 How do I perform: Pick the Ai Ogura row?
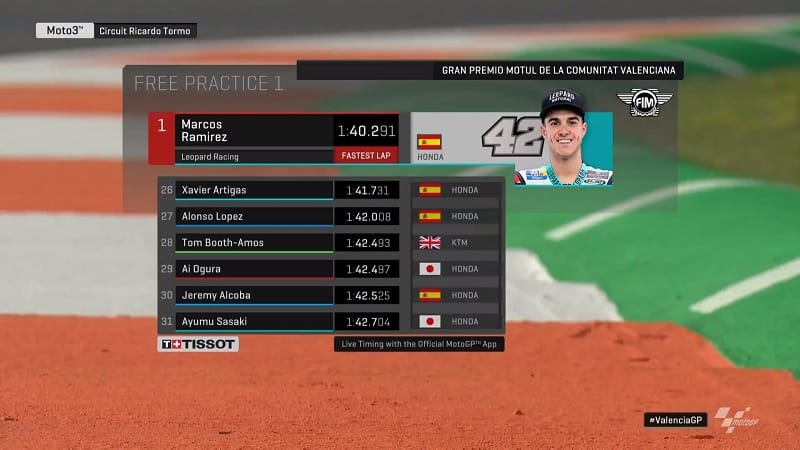[255, 269]
